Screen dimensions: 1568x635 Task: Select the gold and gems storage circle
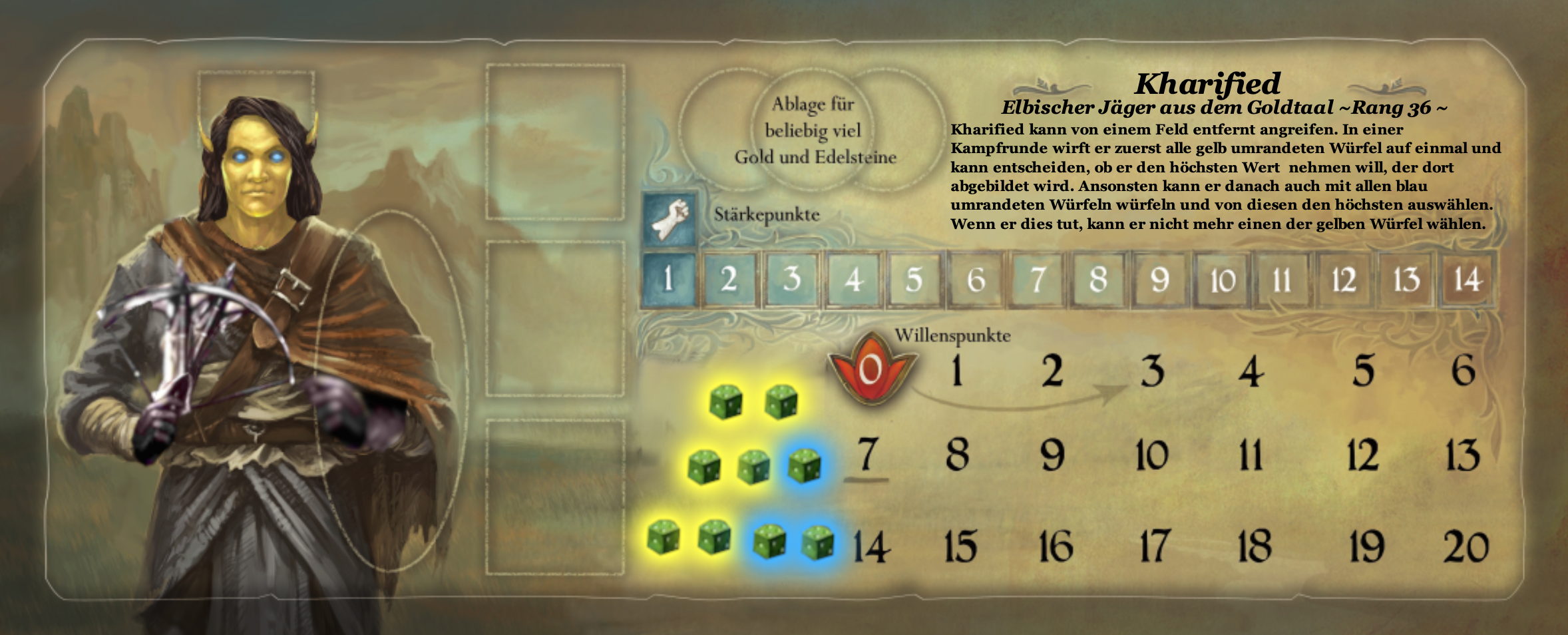[813, 130]
